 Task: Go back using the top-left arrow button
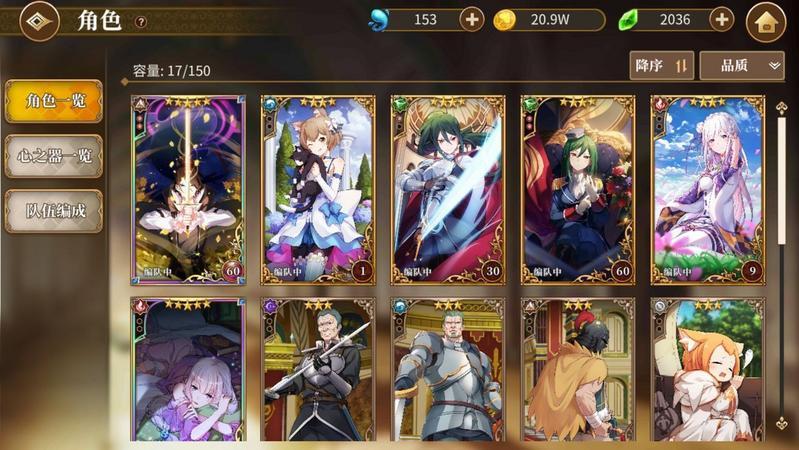click(40, 22)
